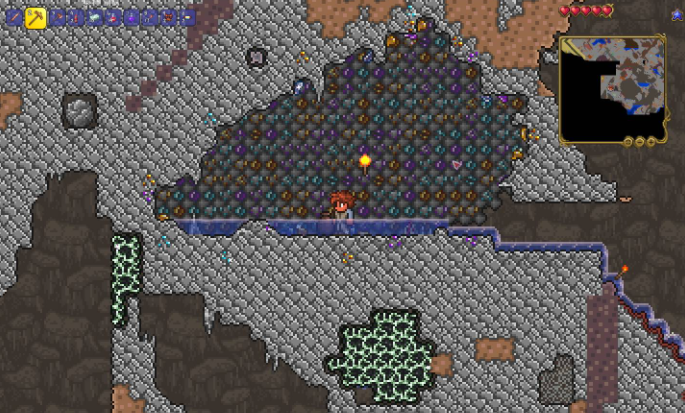Choose the highlighted pickaxe hotbar slot
This screenshot has height=413, width=685.
pos(35,17)
